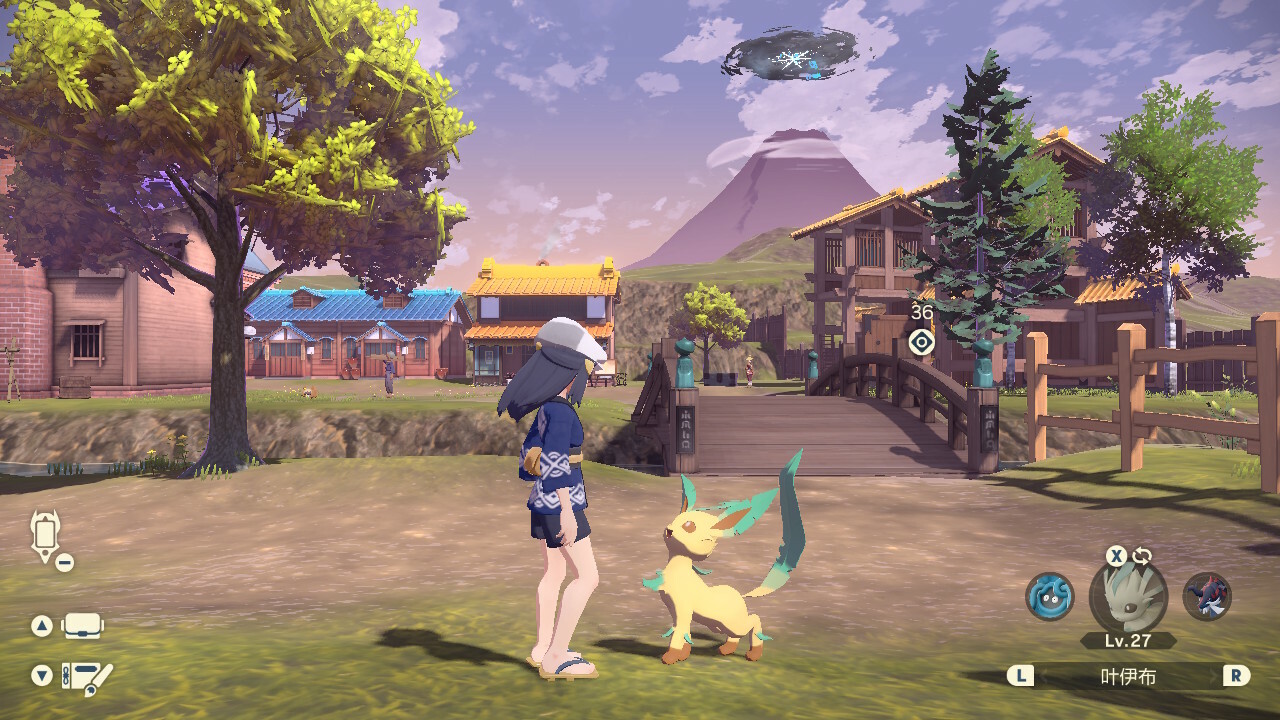Select the blue Tangrowth party portrait

click(1050, 596)
